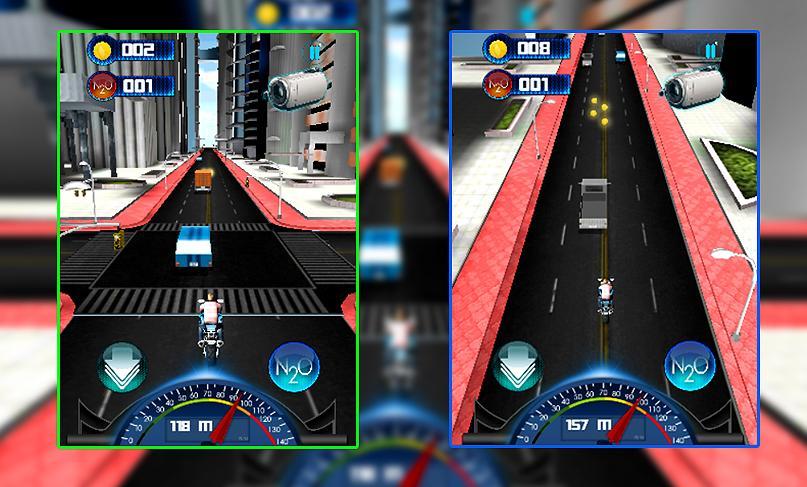Screen dimensions: 807x487
Task: Activate N2O boost in the green-framed screenshot
Action: click(294, 369)
